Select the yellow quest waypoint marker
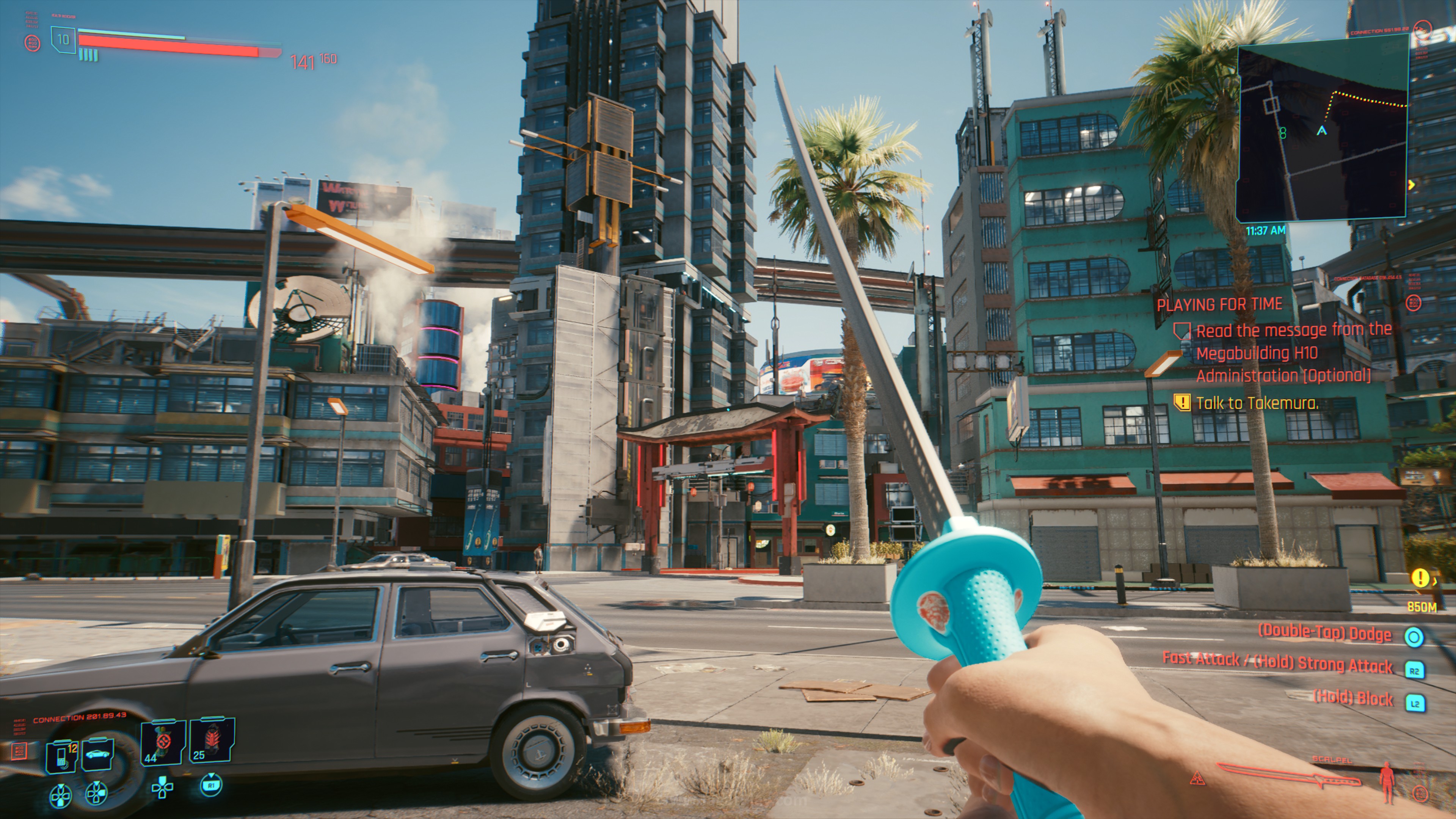This screenshot has height=819, width=1456. pyautogui.click(x=1420, y=577)
